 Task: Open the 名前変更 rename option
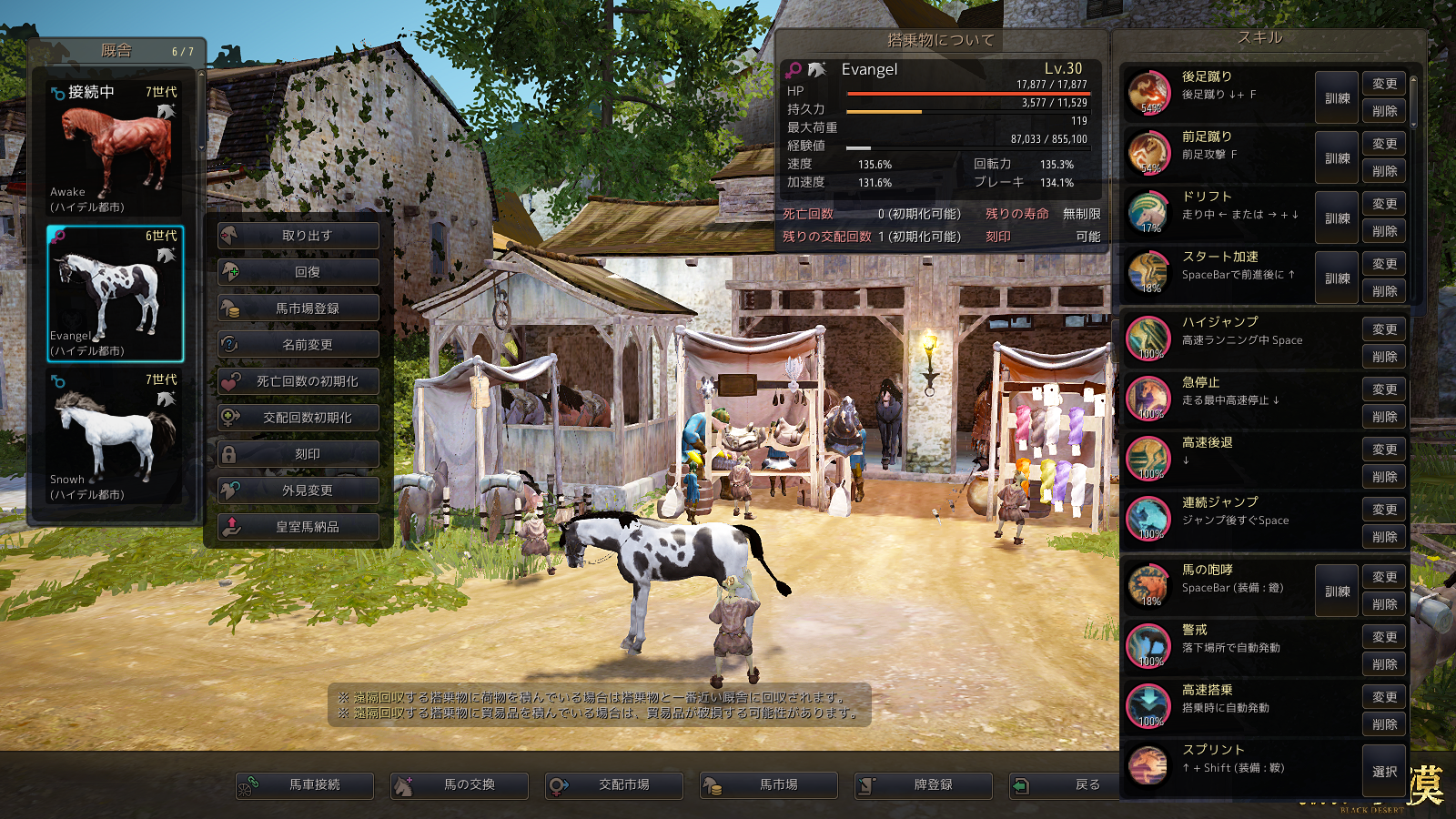coord(298,345)
